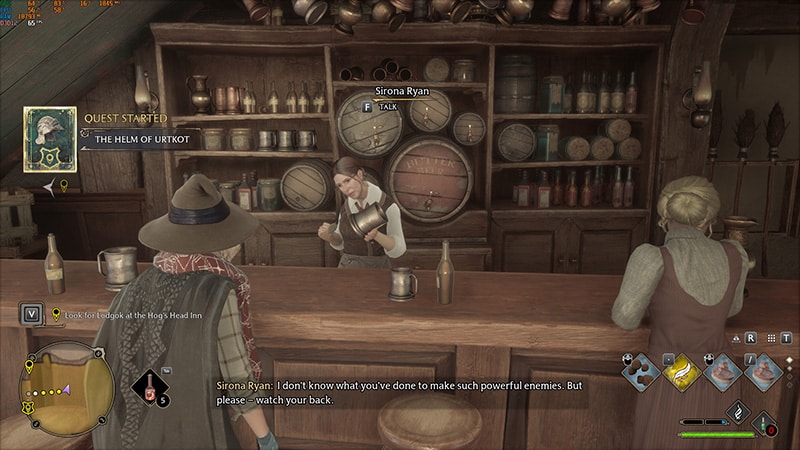Viewport: 800px width, 450px height.
Task: Click the yellow shield marker on the minimap
Action: (27, 407)
